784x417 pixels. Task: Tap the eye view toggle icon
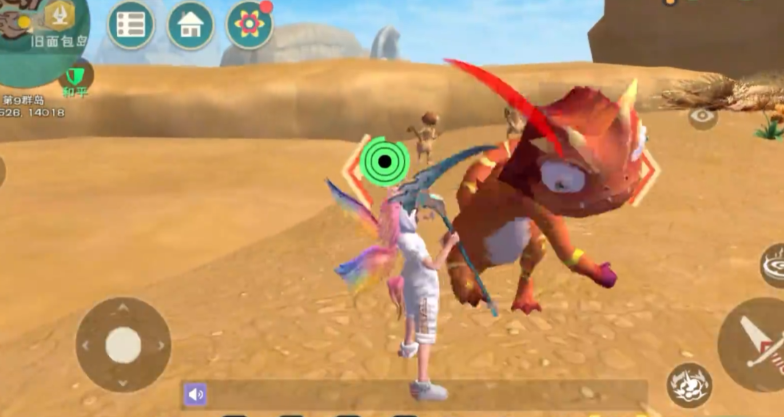702,115
